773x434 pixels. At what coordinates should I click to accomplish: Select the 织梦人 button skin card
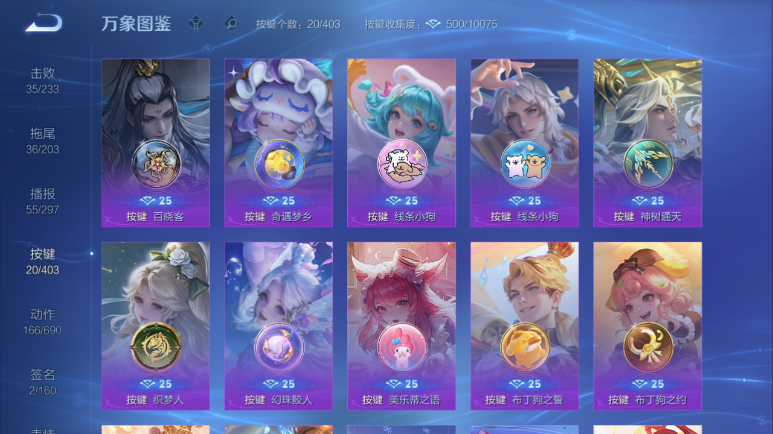(155, 325)
